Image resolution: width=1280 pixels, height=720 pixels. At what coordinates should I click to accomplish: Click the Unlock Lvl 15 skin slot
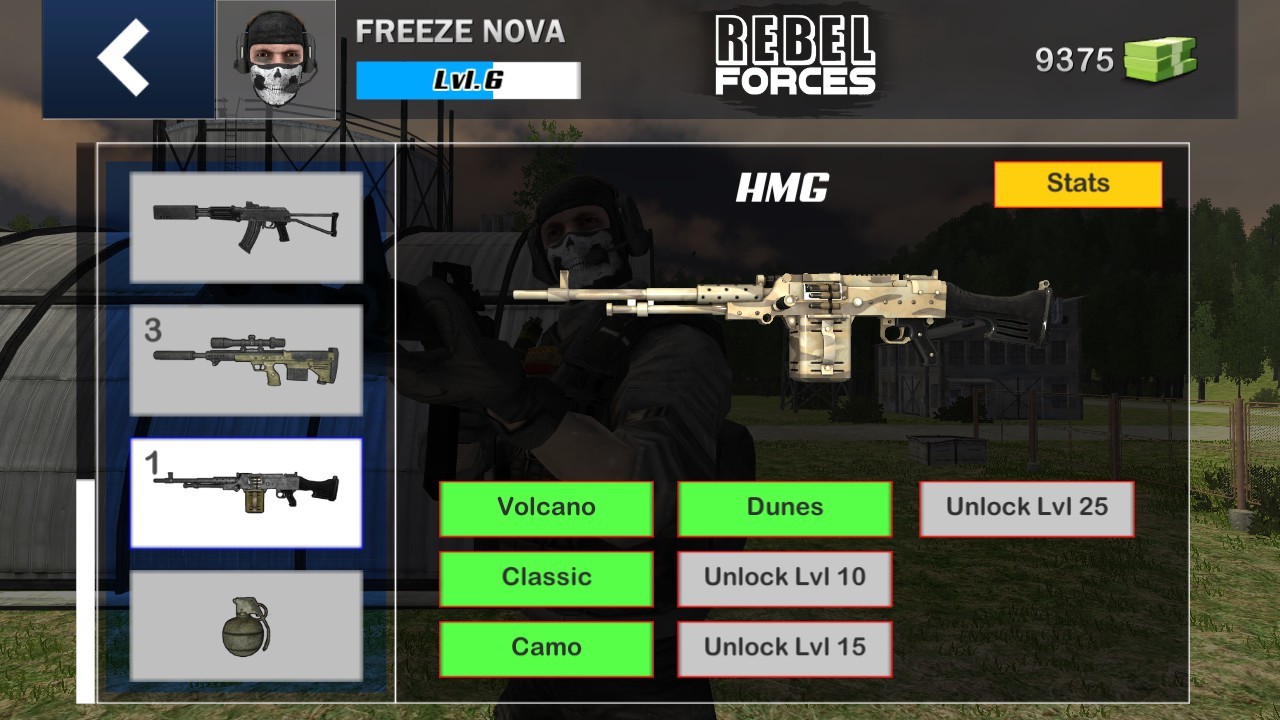pos(785,647)
